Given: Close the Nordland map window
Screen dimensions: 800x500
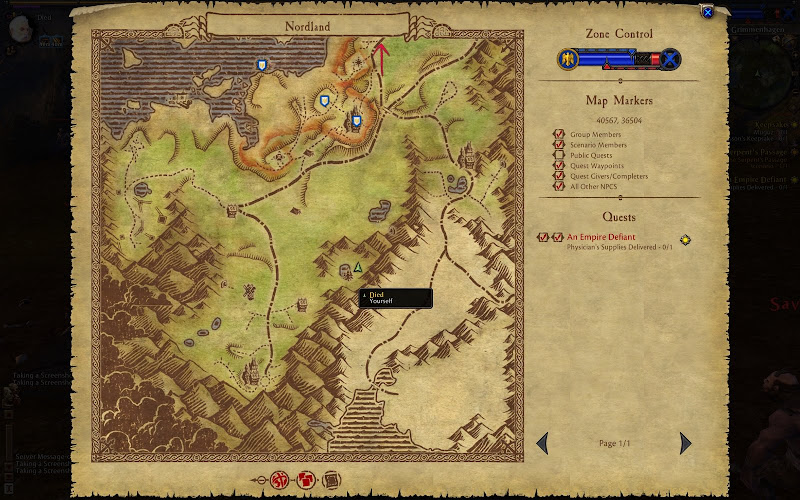Looking at the screenshot, I should [708, 12].
